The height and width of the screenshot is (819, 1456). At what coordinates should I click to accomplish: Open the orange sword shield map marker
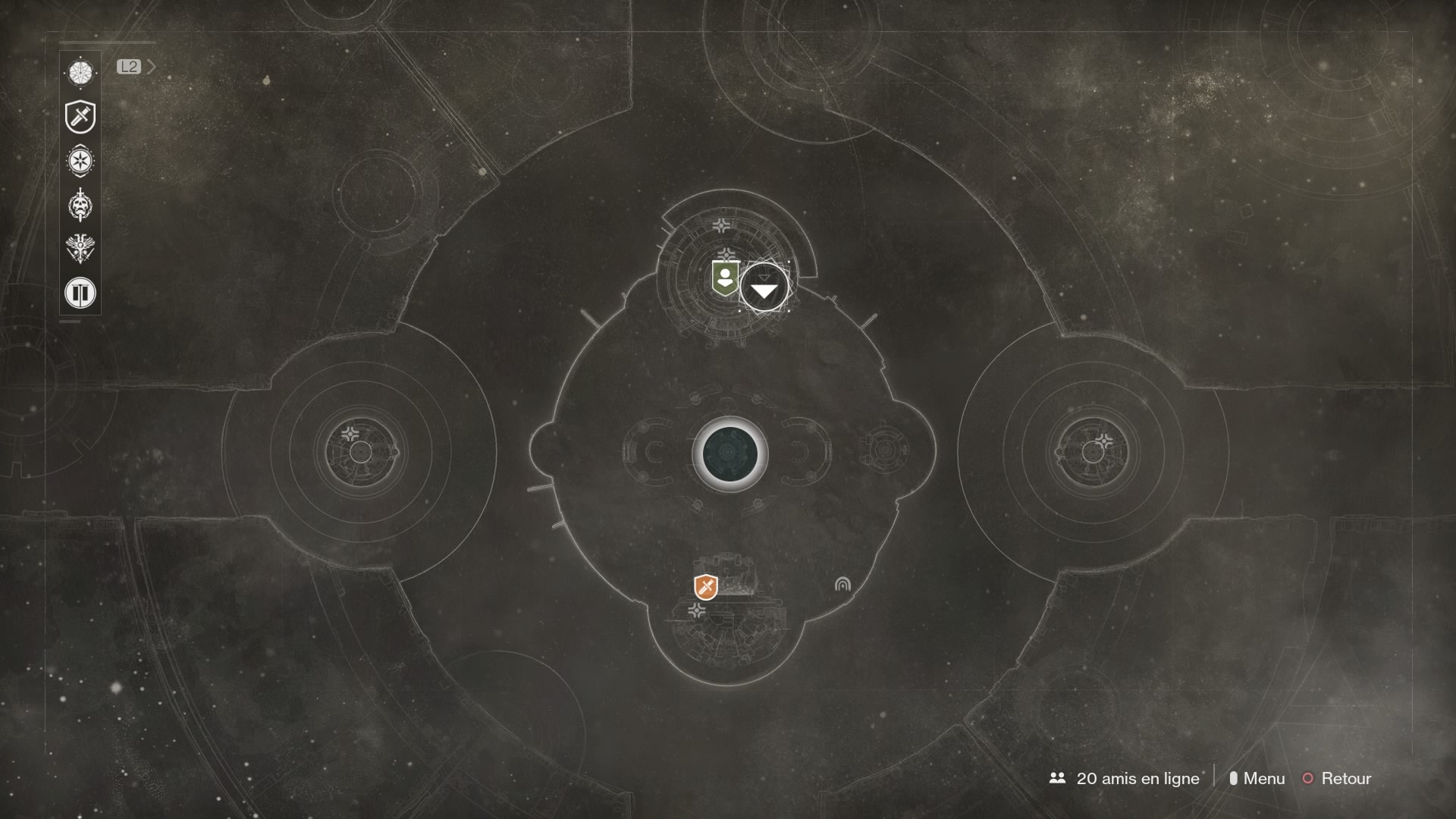(x=706, y=587)
